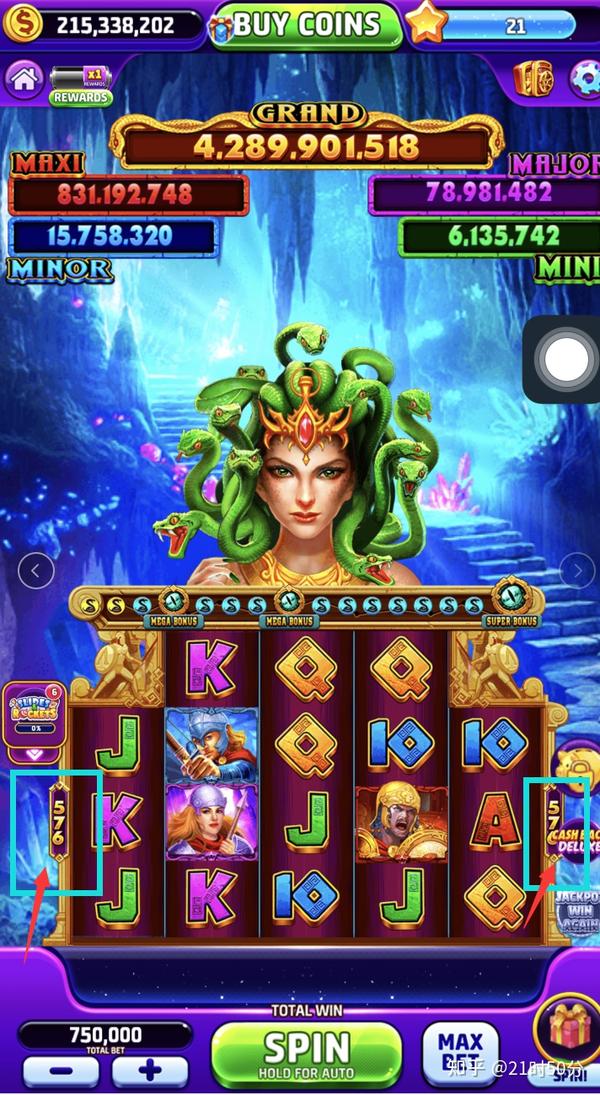The width and height of the screenshot is (600, 1095).
Task: Open the golden vault icon
Action: coord(532,79)
